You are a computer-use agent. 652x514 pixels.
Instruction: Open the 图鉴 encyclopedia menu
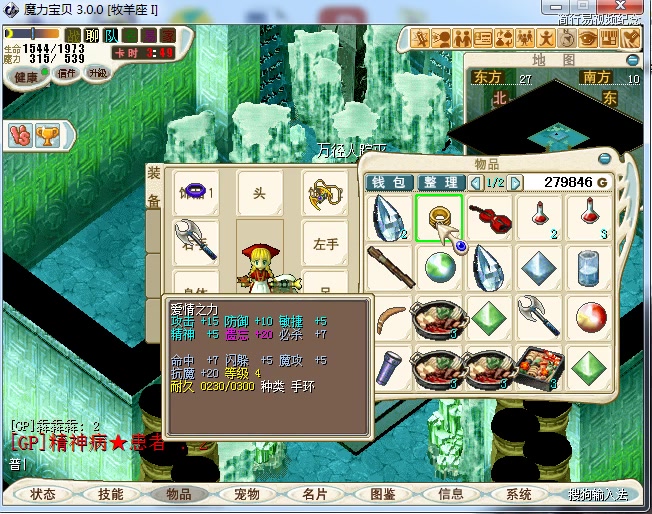tap(383, 494)
